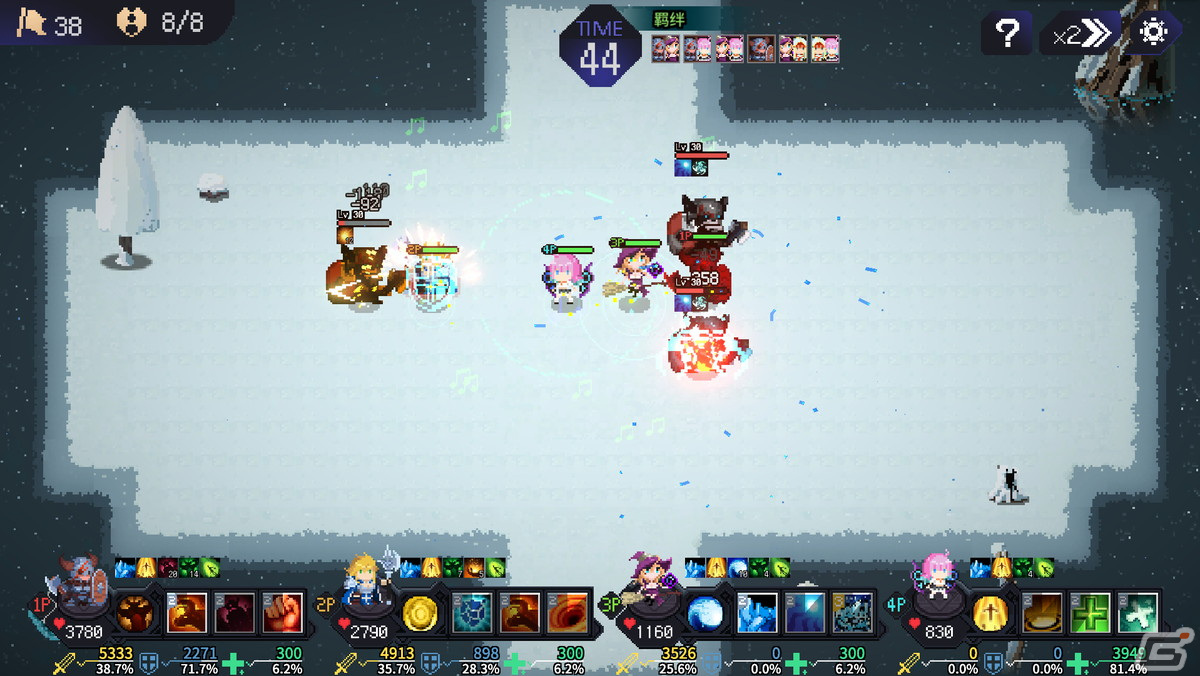This screenshot has height=676, width=1200.
Task: Use 3P's ice crystal shards skill
Action: pyautogui.click(x=757, y=613)
